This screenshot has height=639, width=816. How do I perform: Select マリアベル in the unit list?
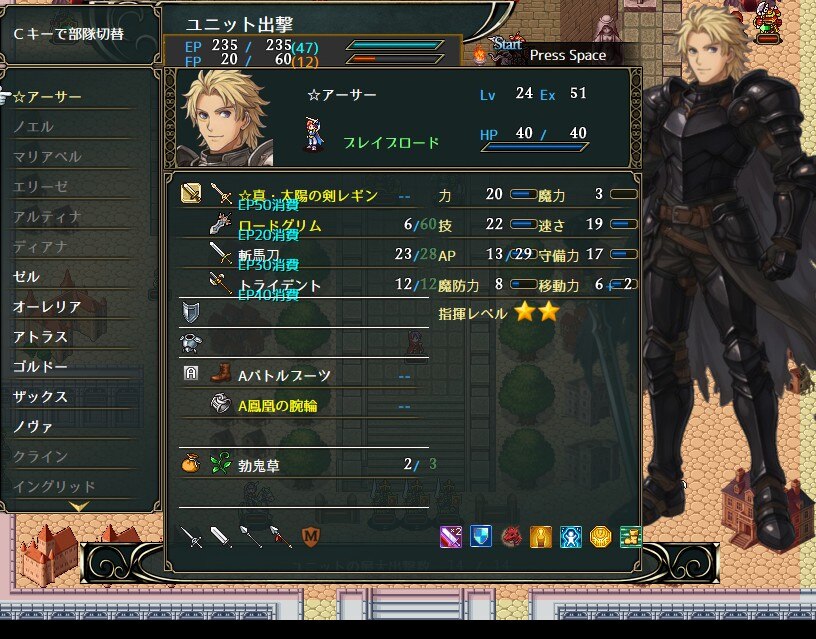click(x=48, y=157)
